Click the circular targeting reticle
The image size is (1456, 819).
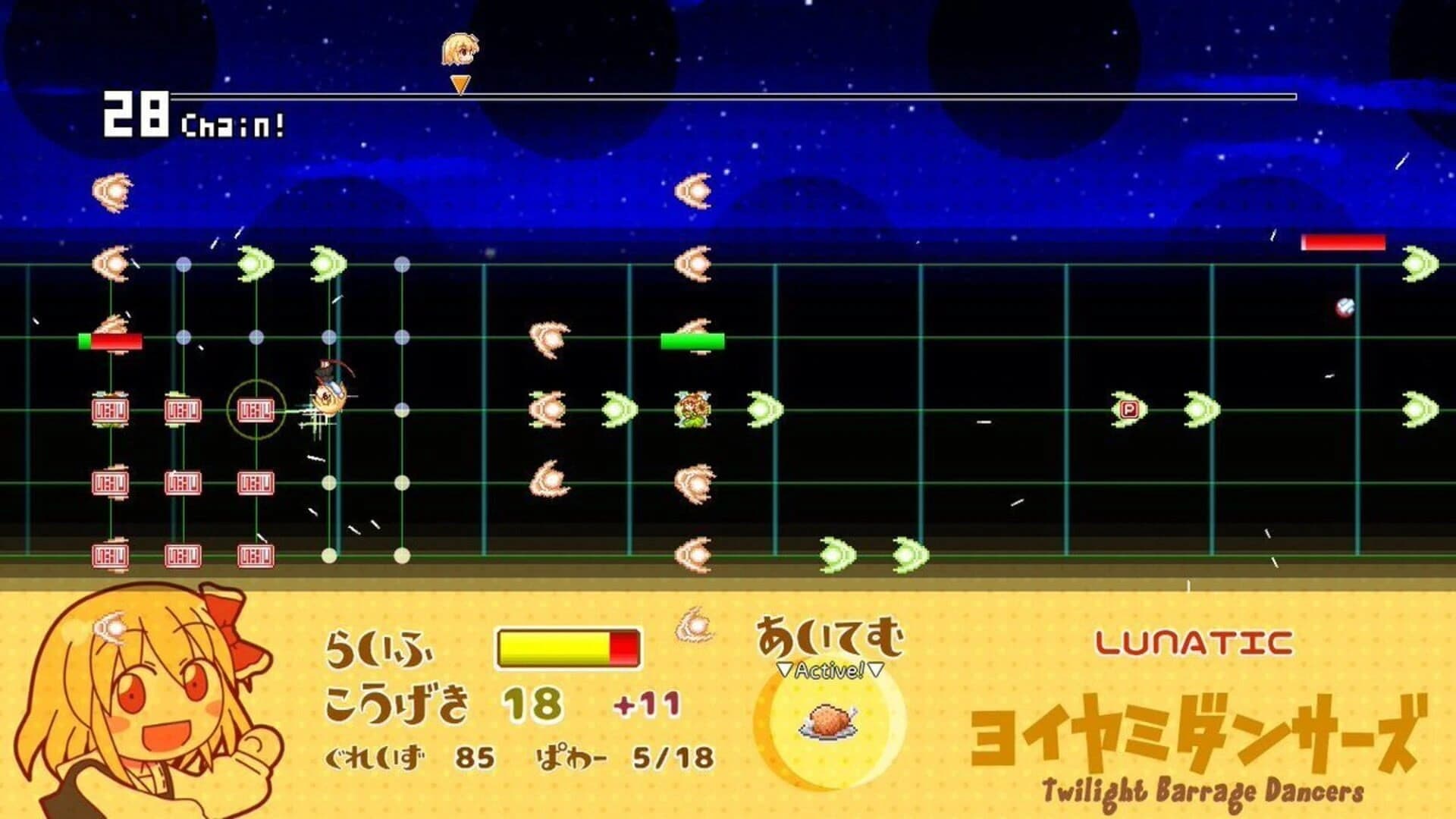click(258, 411)
